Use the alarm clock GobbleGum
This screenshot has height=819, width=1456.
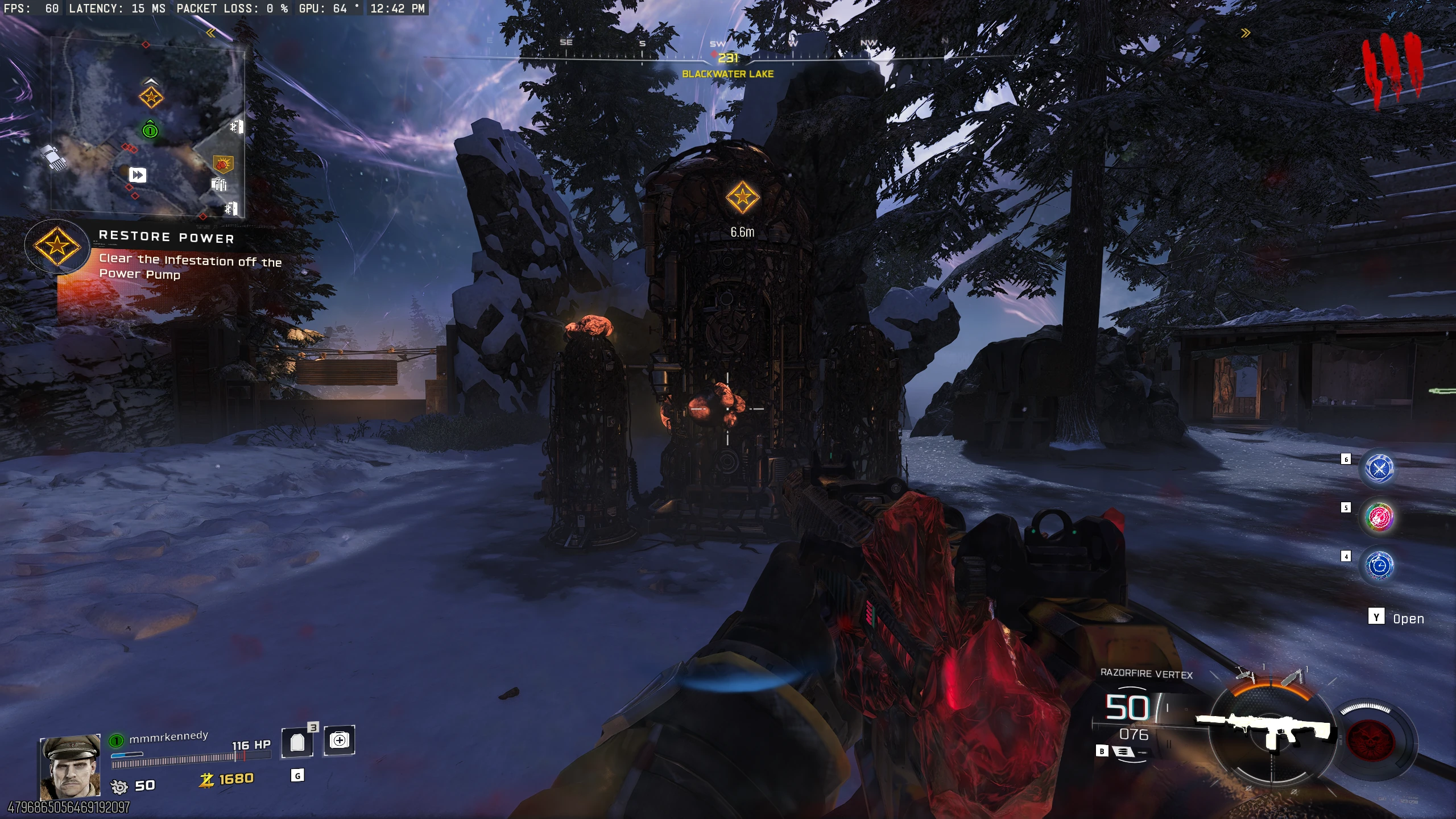[x=1379, y=565]
